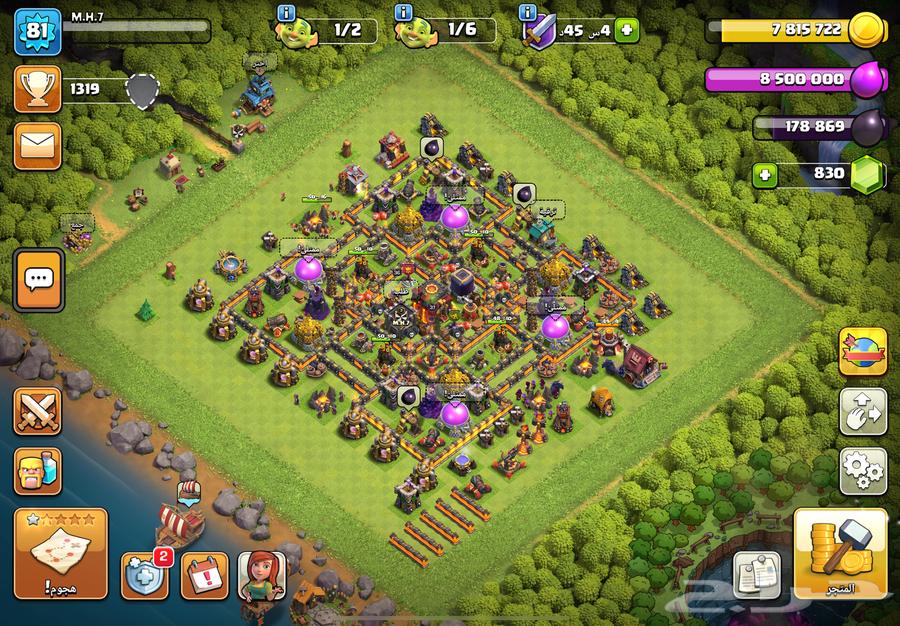Open the shop with the hammer icon

point(840,555)
